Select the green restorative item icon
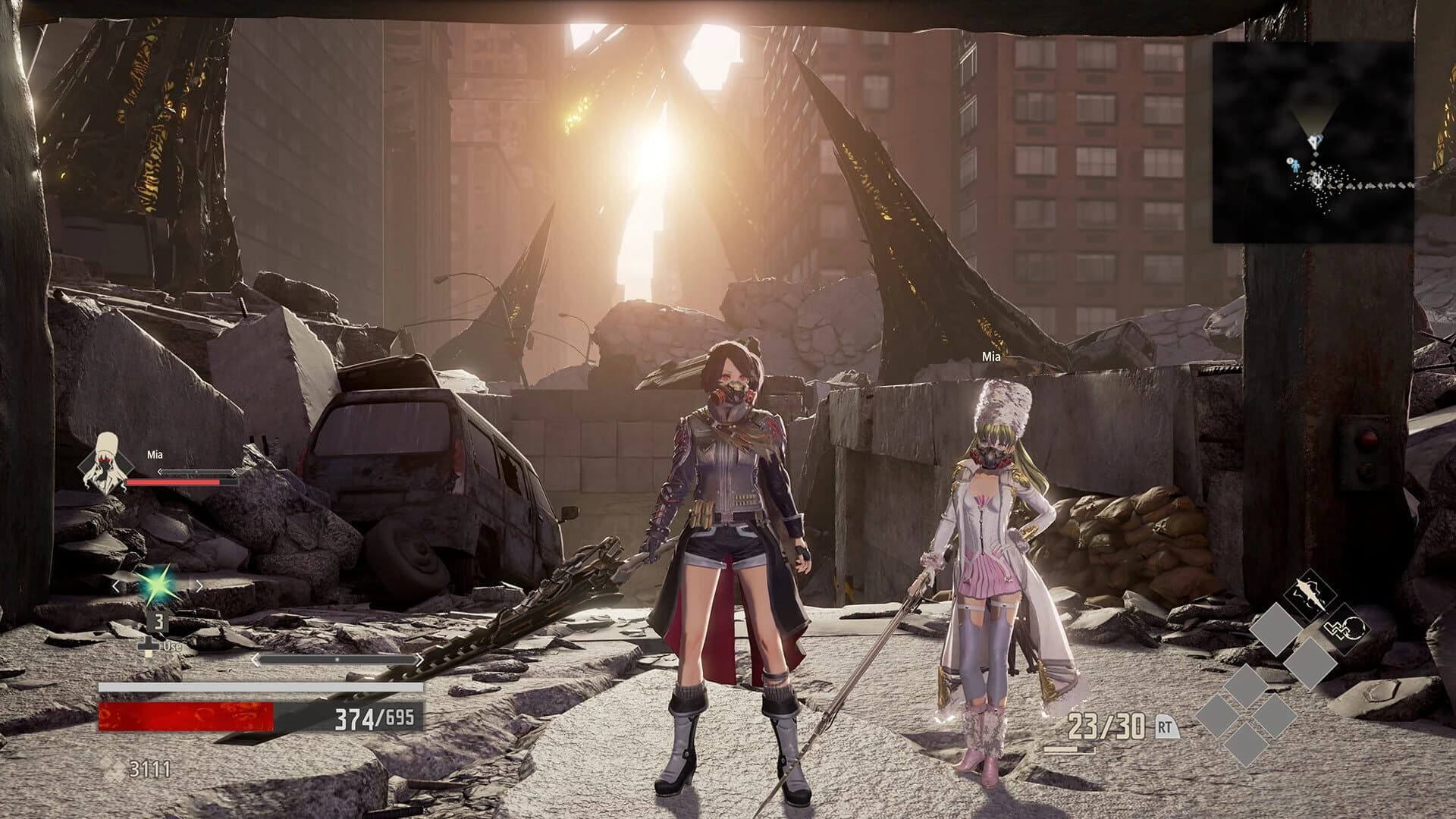Viewport: 1456px width, 819px height. (x=158, y=585)
